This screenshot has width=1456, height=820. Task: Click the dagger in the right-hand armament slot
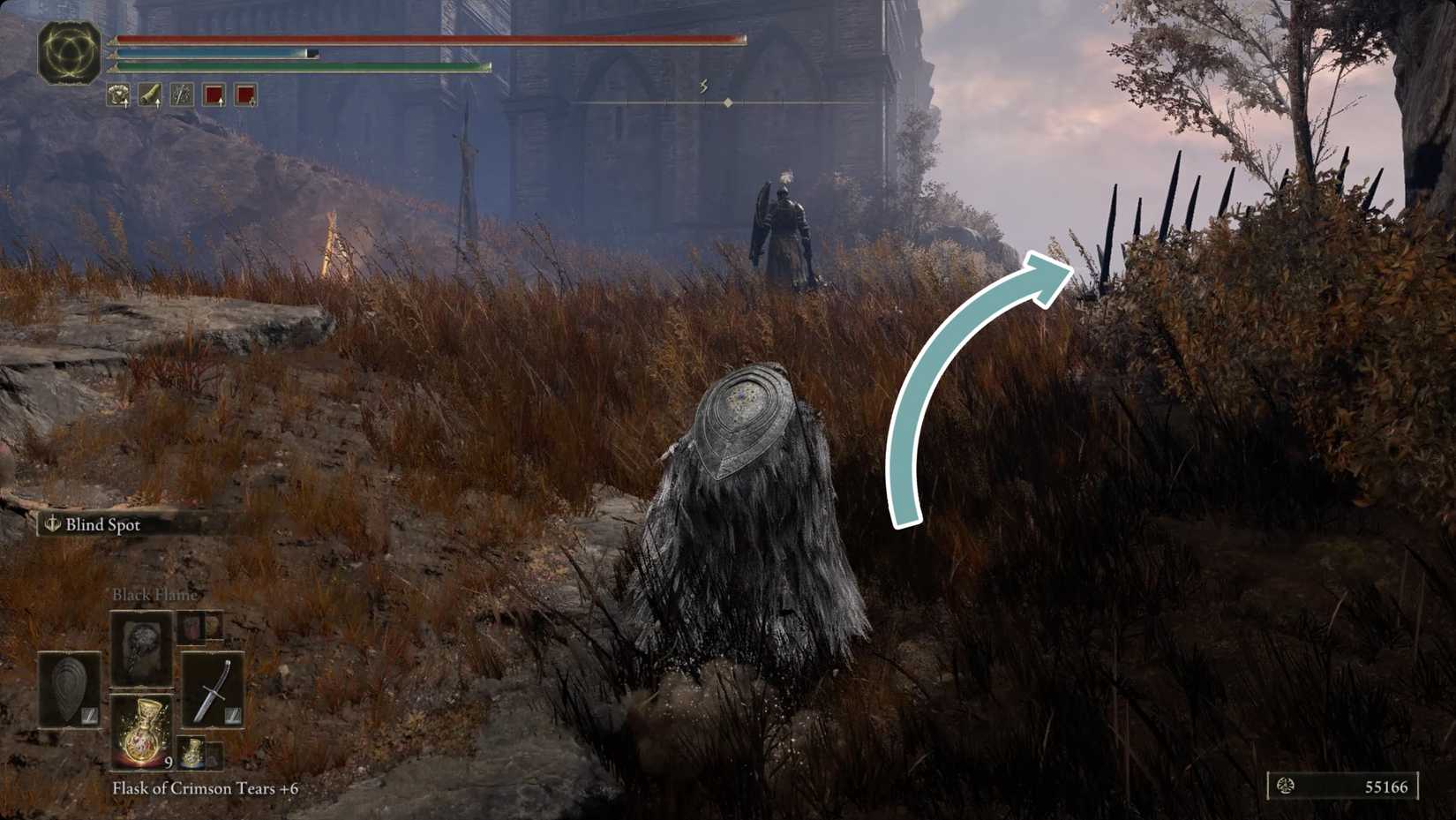pyautogui.click(x=214, y=689)
